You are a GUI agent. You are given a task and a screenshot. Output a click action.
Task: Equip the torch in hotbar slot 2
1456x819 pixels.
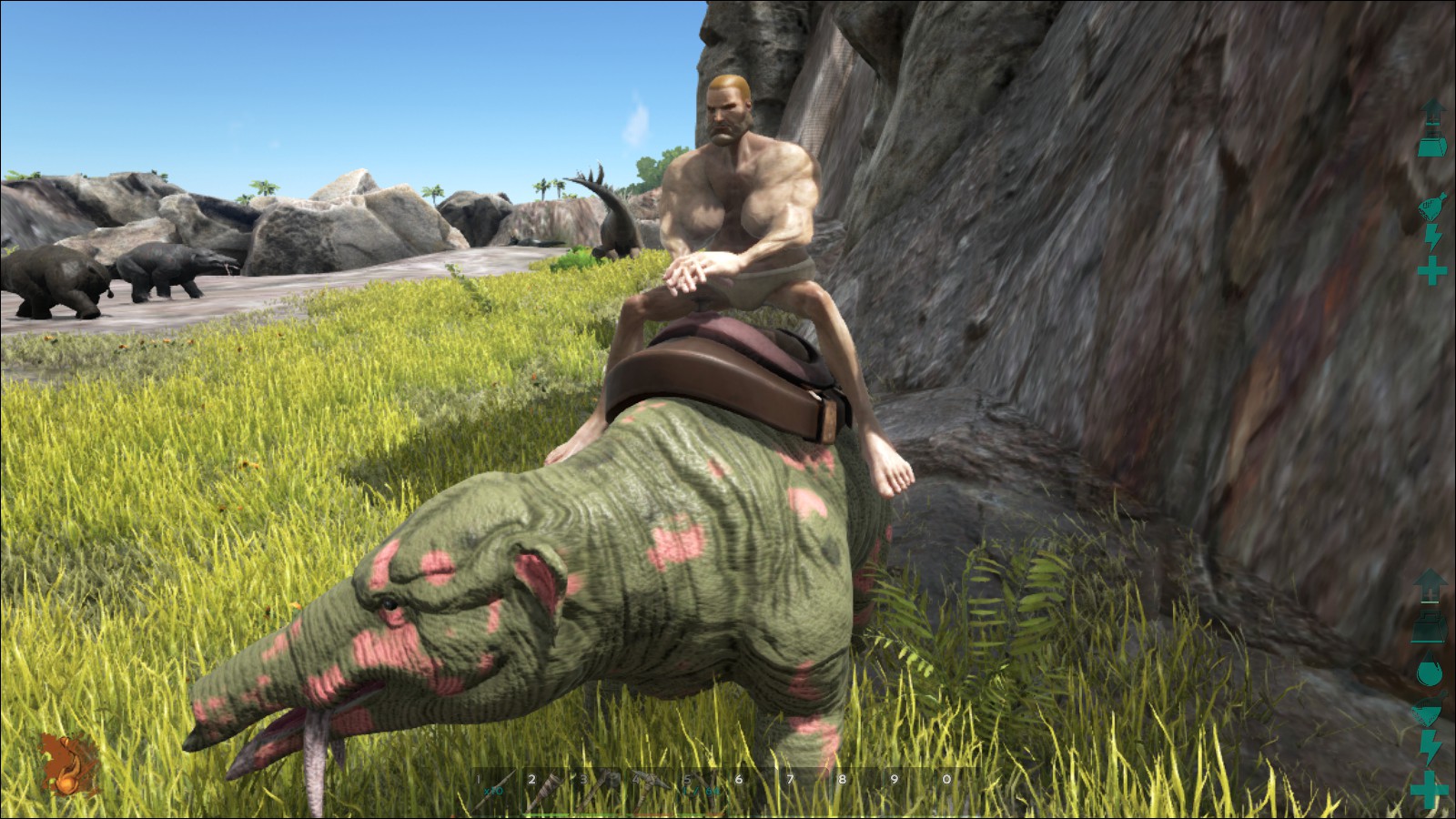click(x=546, y=786)
